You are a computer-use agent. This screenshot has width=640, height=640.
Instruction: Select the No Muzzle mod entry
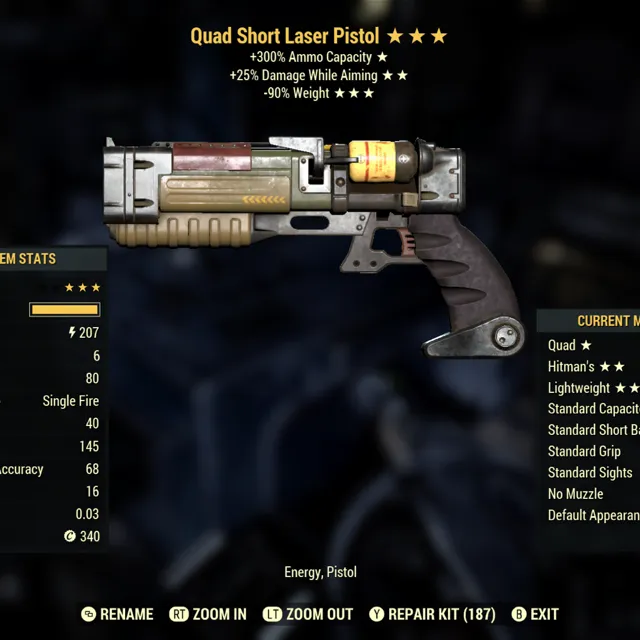pos(575,494)
